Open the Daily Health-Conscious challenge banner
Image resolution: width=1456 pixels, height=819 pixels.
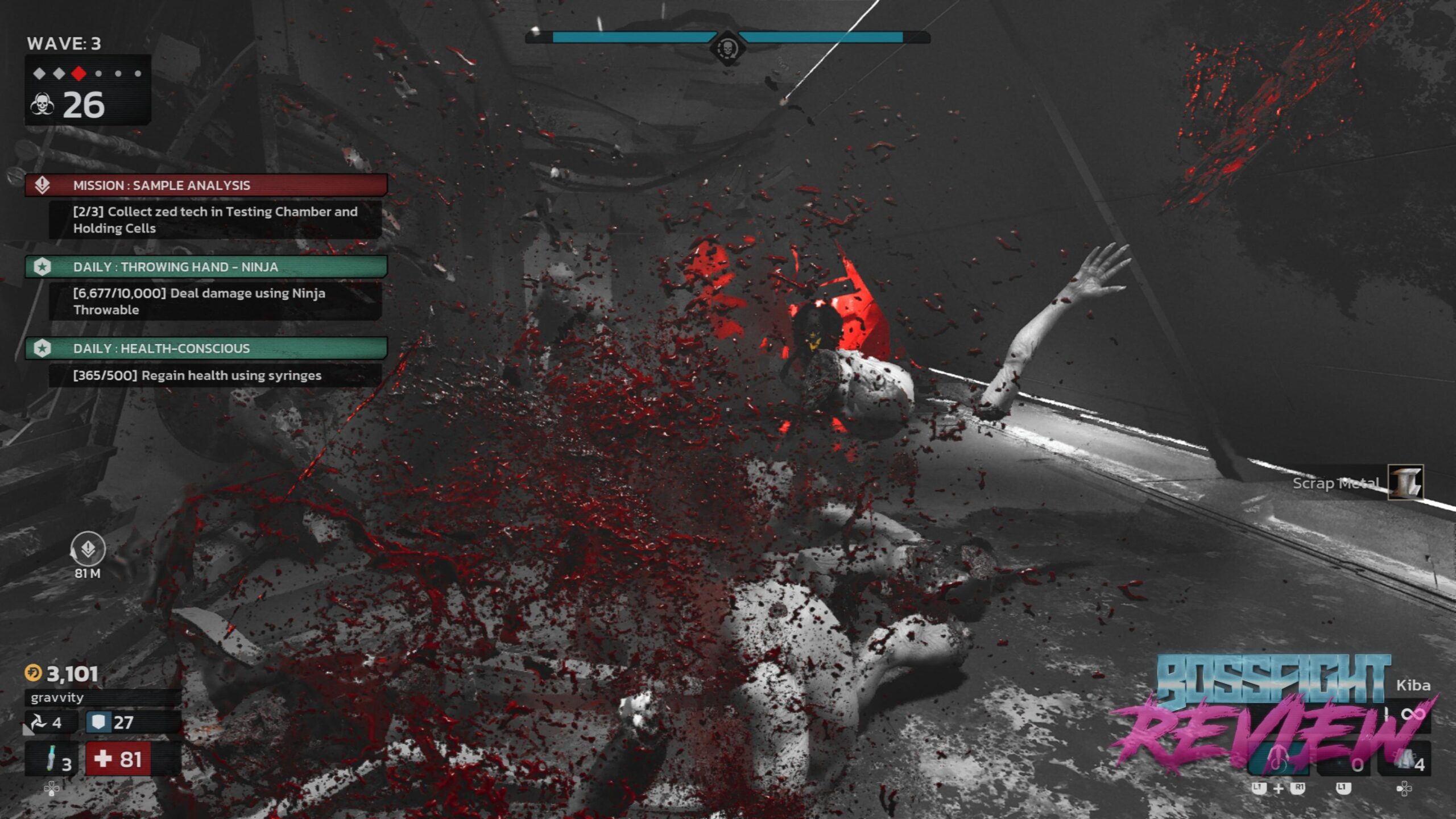tap(206, 348)
